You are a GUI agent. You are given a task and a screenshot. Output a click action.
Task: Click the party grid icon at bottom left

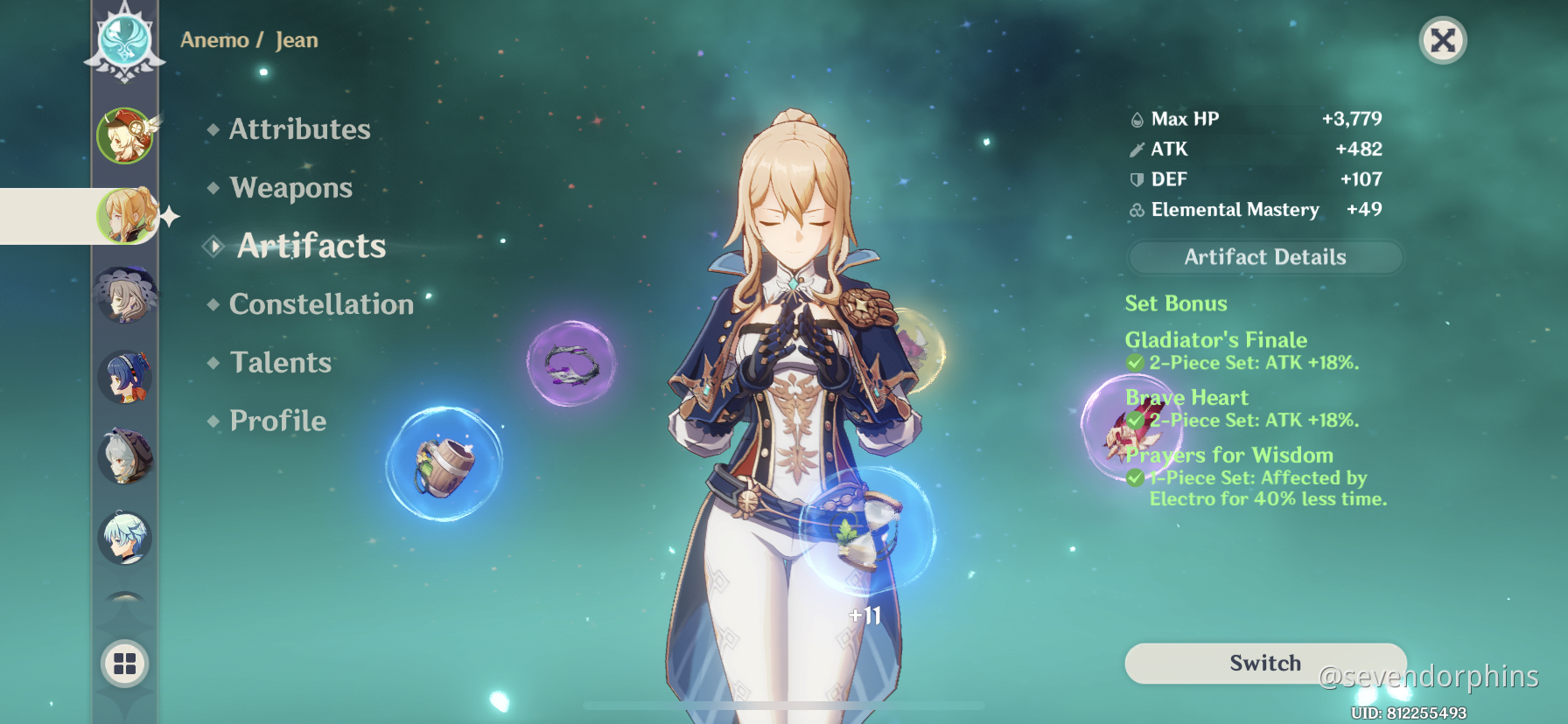pos(123,663)
